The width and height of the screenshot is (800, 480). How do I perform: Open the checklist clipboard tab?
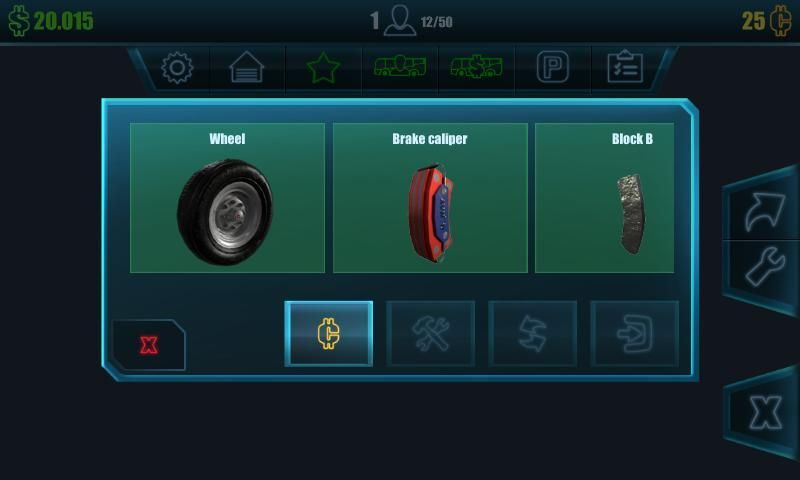(625, 68)
